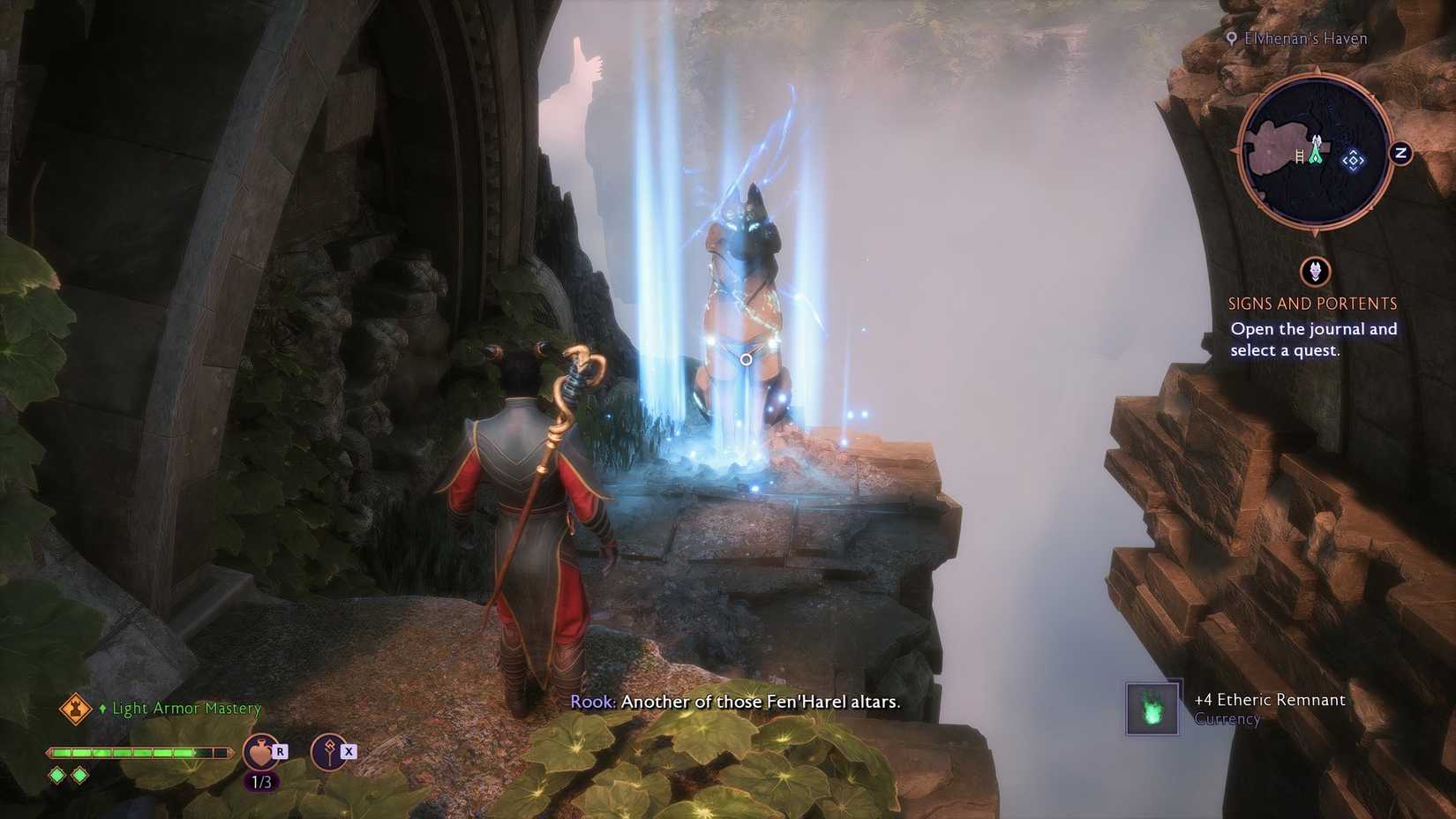Toggle the X button prompt on the rune

pyautogui.click(x=349, y=750)
